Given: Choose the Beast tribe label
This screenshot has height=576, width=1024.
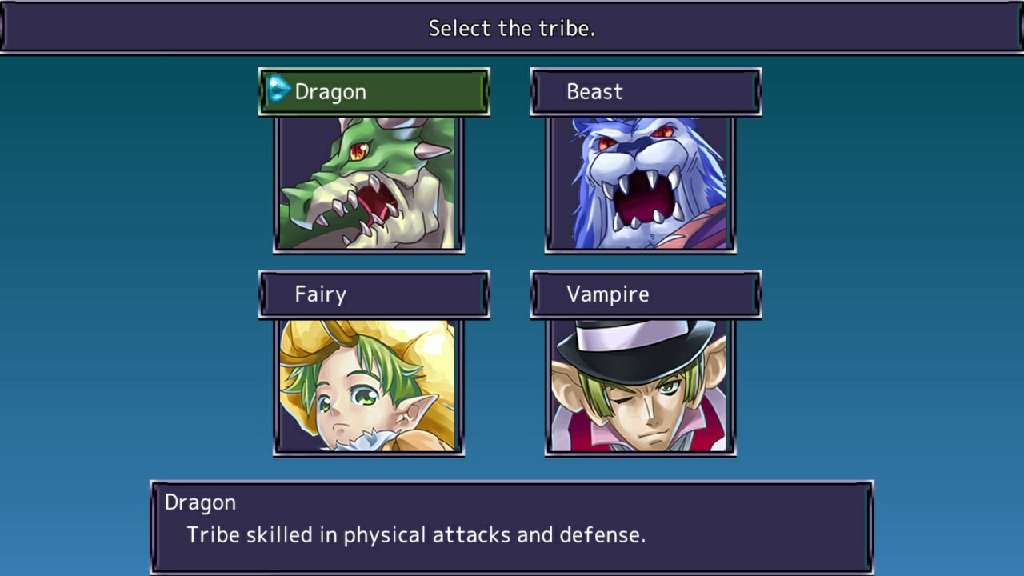Looking at the screenshot, I should coord(646,92).
